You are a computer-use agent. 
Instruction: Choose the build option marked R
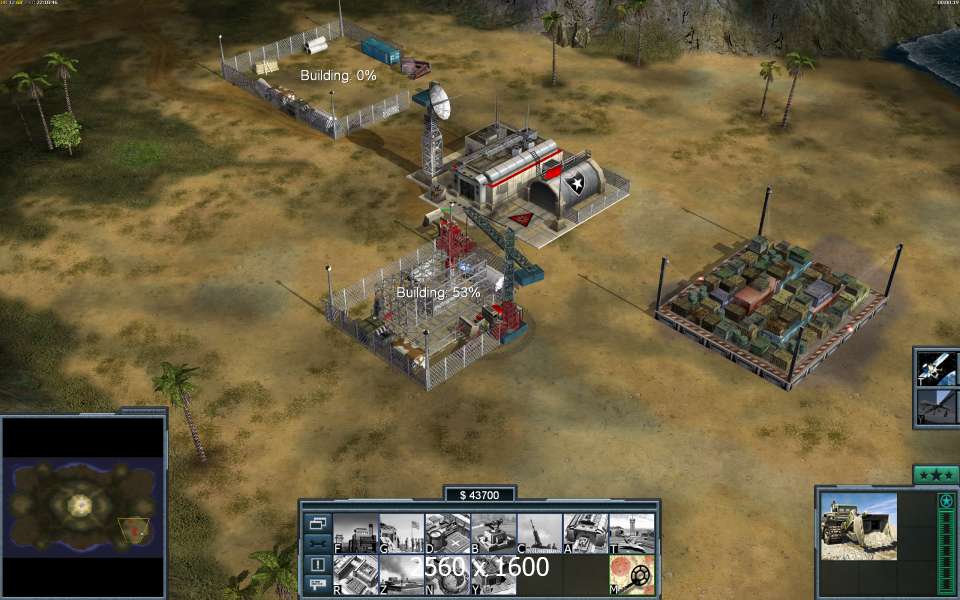tap(355, 574)
